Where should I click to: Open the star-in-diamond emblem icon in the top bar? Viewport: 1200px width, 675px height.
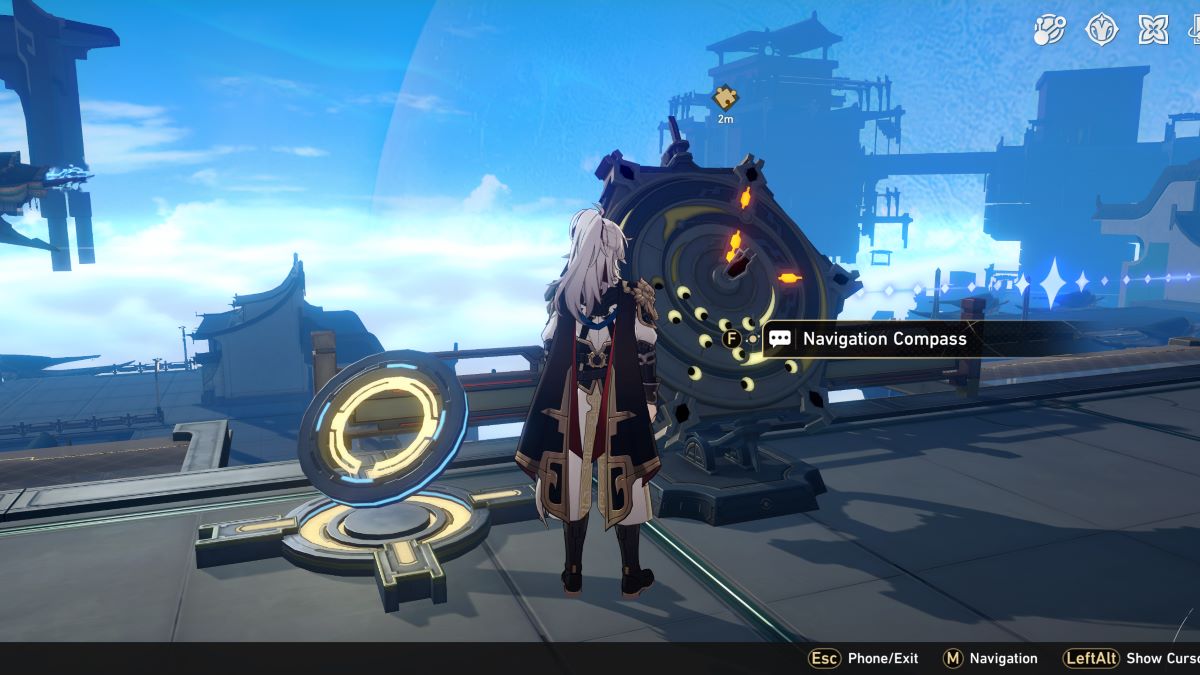click(x=1101, y=29)
